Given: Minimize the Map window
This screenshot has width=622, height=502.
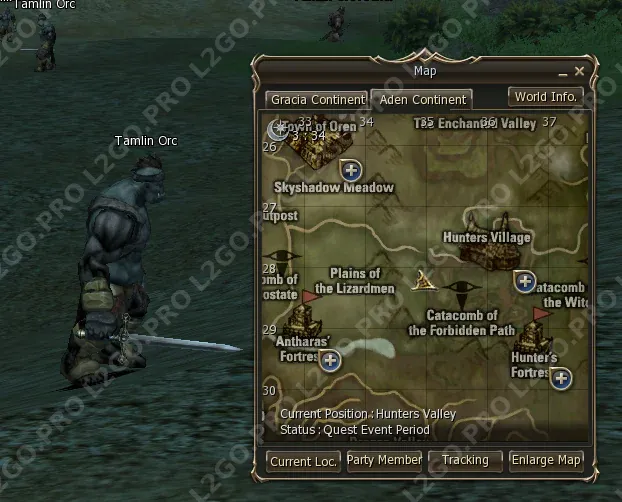Looking at the screenshot, I should (x=563, y=72).
